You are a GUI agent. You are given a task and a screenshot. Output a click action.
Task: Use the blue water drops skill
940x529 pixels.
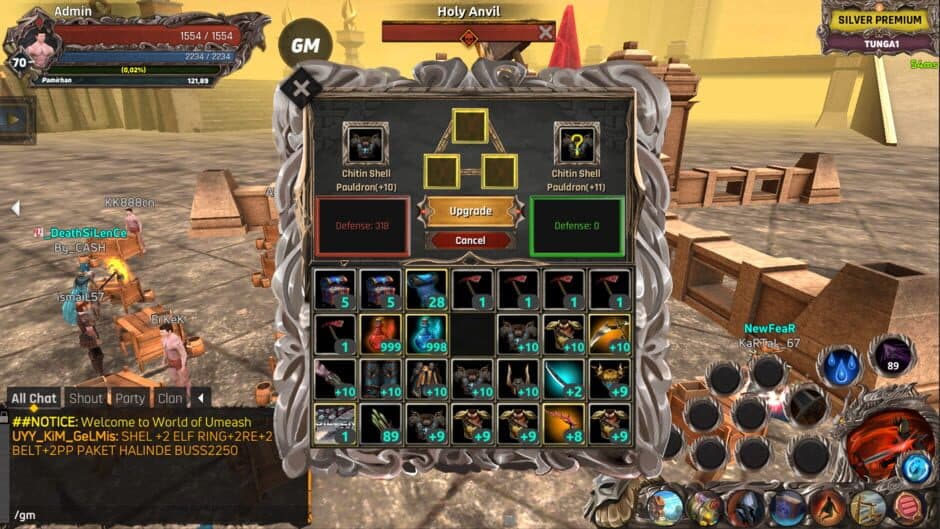tap(838, 366)
